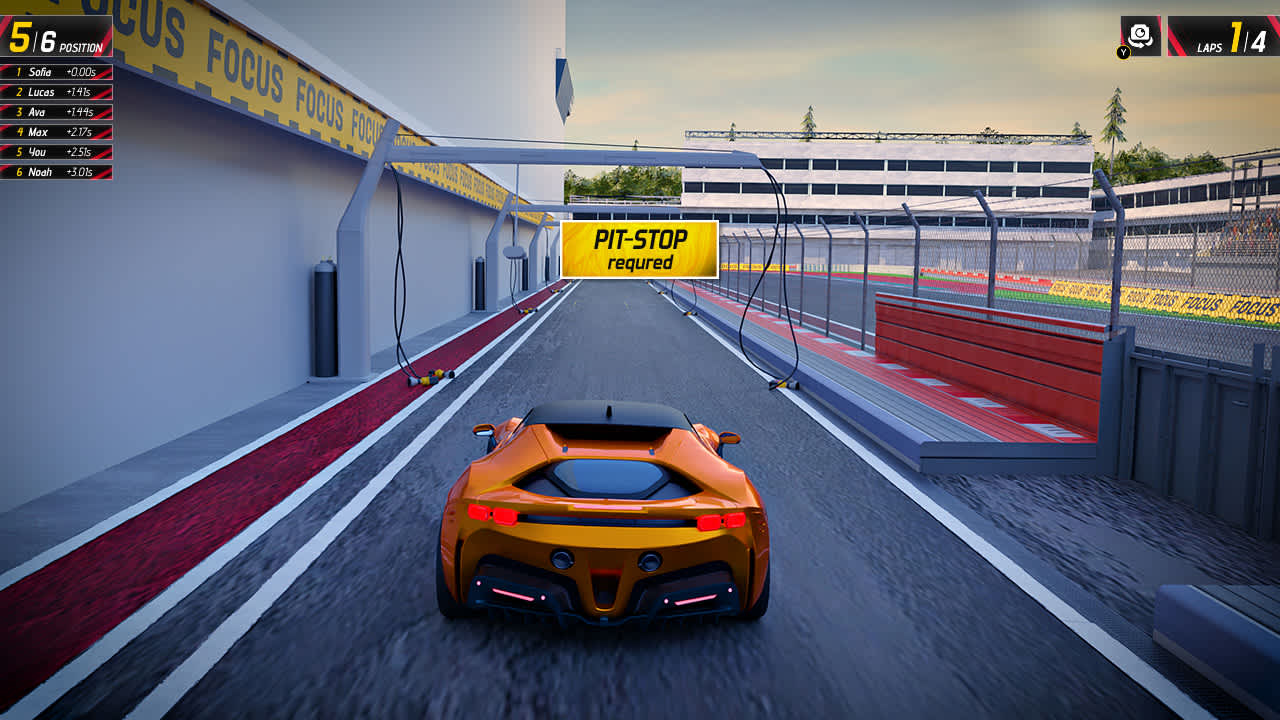1280x720 pixels.
Task: Click the row labeled You
Action: [38, 153]
